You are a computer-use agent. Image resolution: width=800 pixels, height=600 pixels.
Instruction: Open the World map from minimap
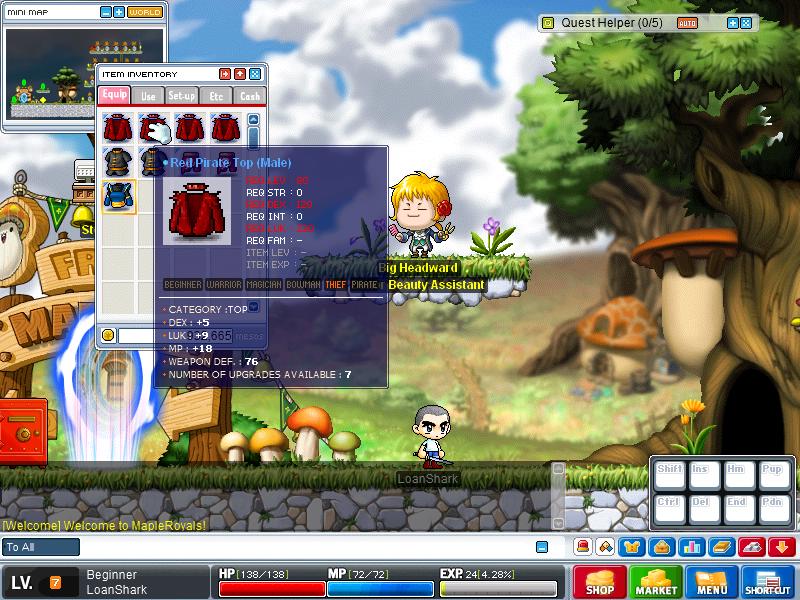145,12
